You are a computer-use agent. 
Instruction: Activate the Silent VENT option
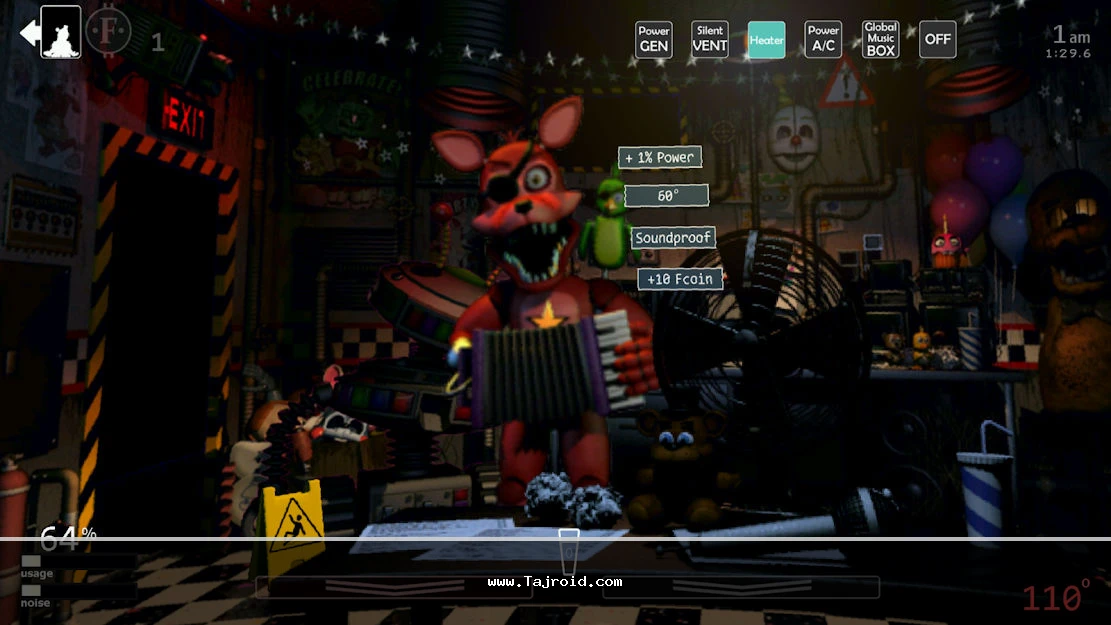[710, 40]
